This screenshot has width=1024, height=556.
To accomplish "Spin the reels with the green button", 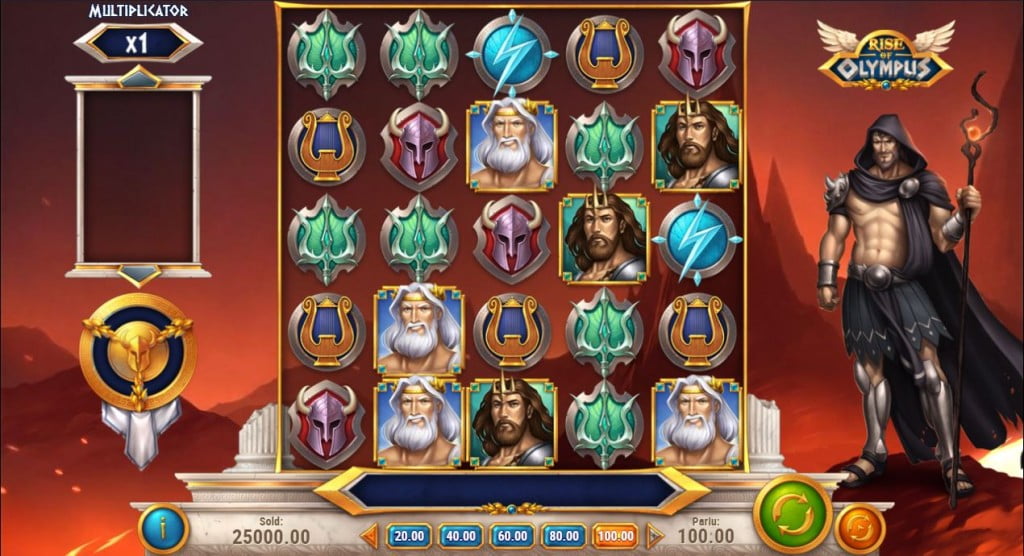I will tap(792, 513).
